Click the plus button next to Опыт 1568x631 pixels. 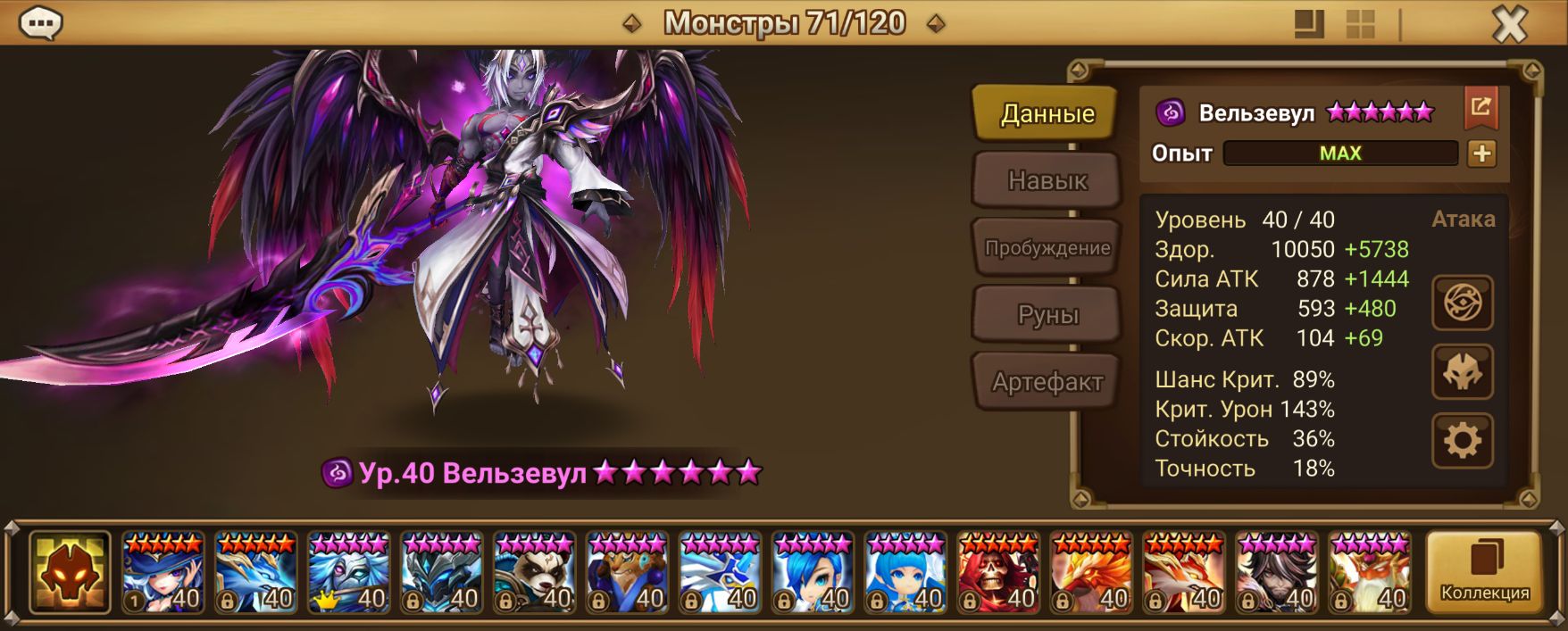click(x=1481, y=154)
